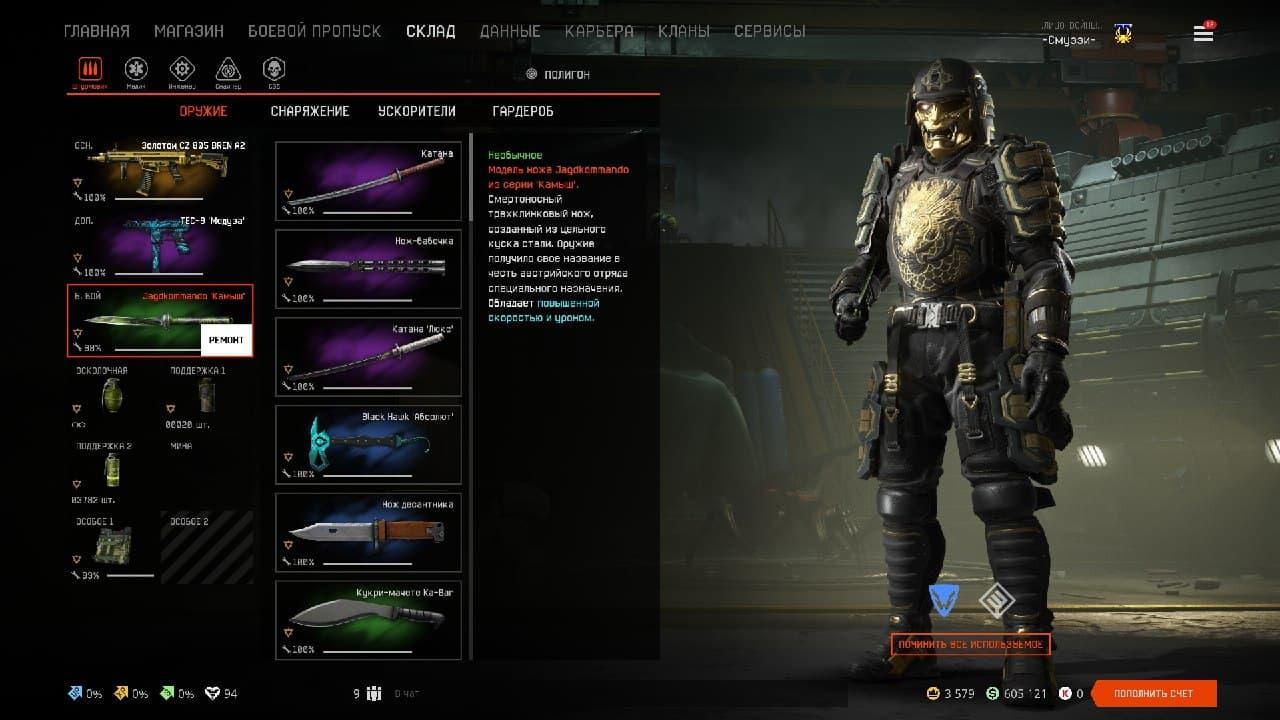
Task: Switch to the СНАРЯЖЕНИЕ equipment tab
Action: (x=310, y=111)
